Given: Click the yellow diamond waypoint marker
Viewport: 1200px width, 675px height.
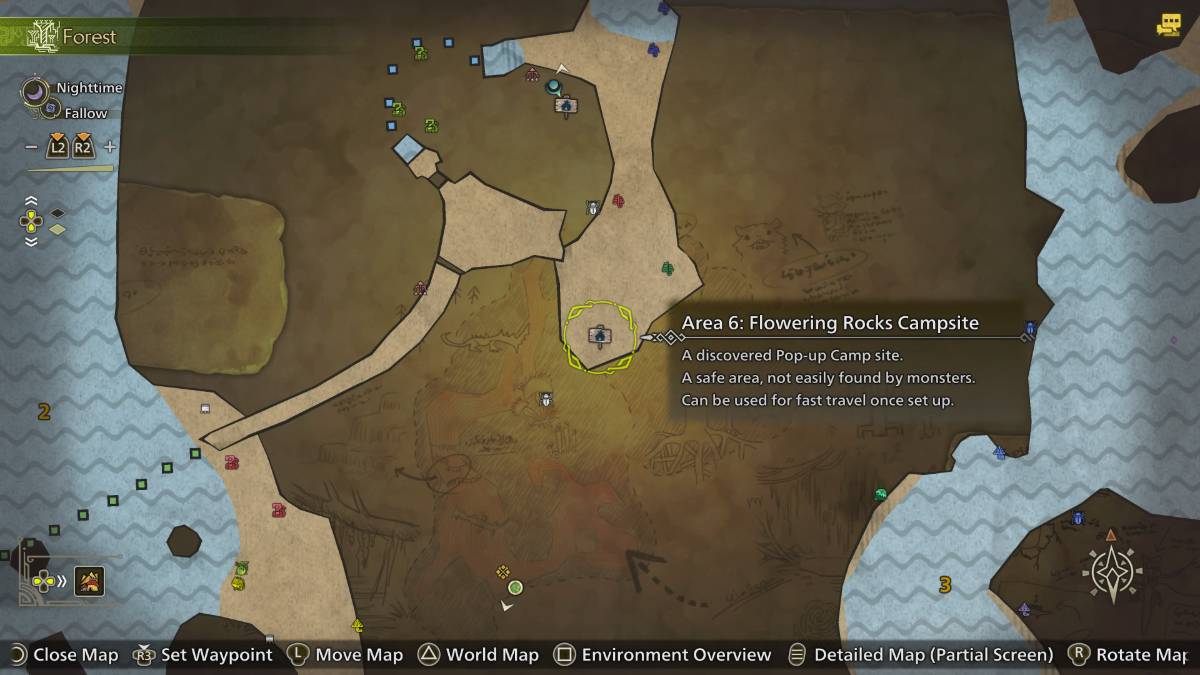Looking at the screenshot, I should tap(503, 572).
